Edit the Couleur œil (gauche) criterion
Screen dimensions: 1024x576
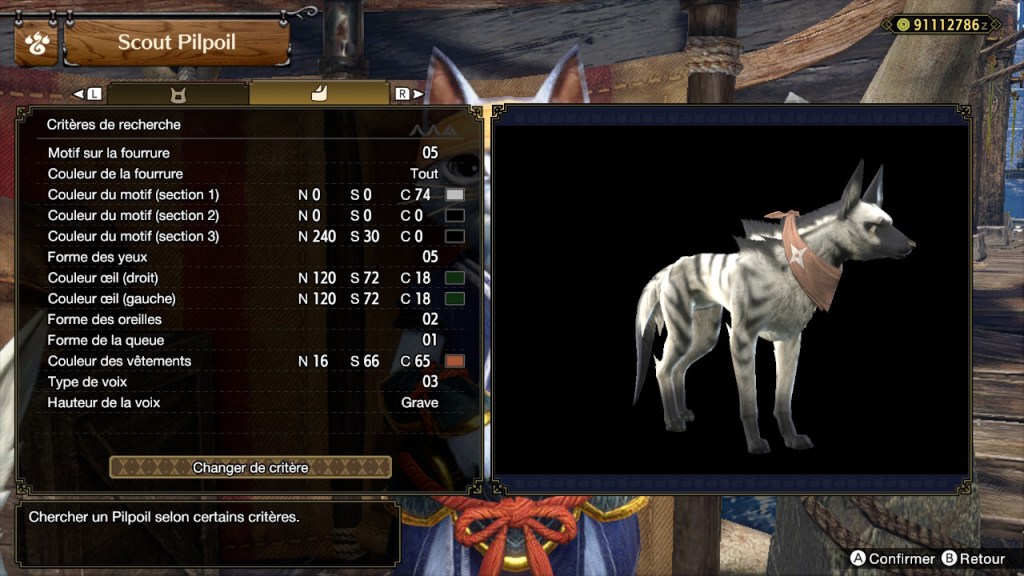click(243, 299)
